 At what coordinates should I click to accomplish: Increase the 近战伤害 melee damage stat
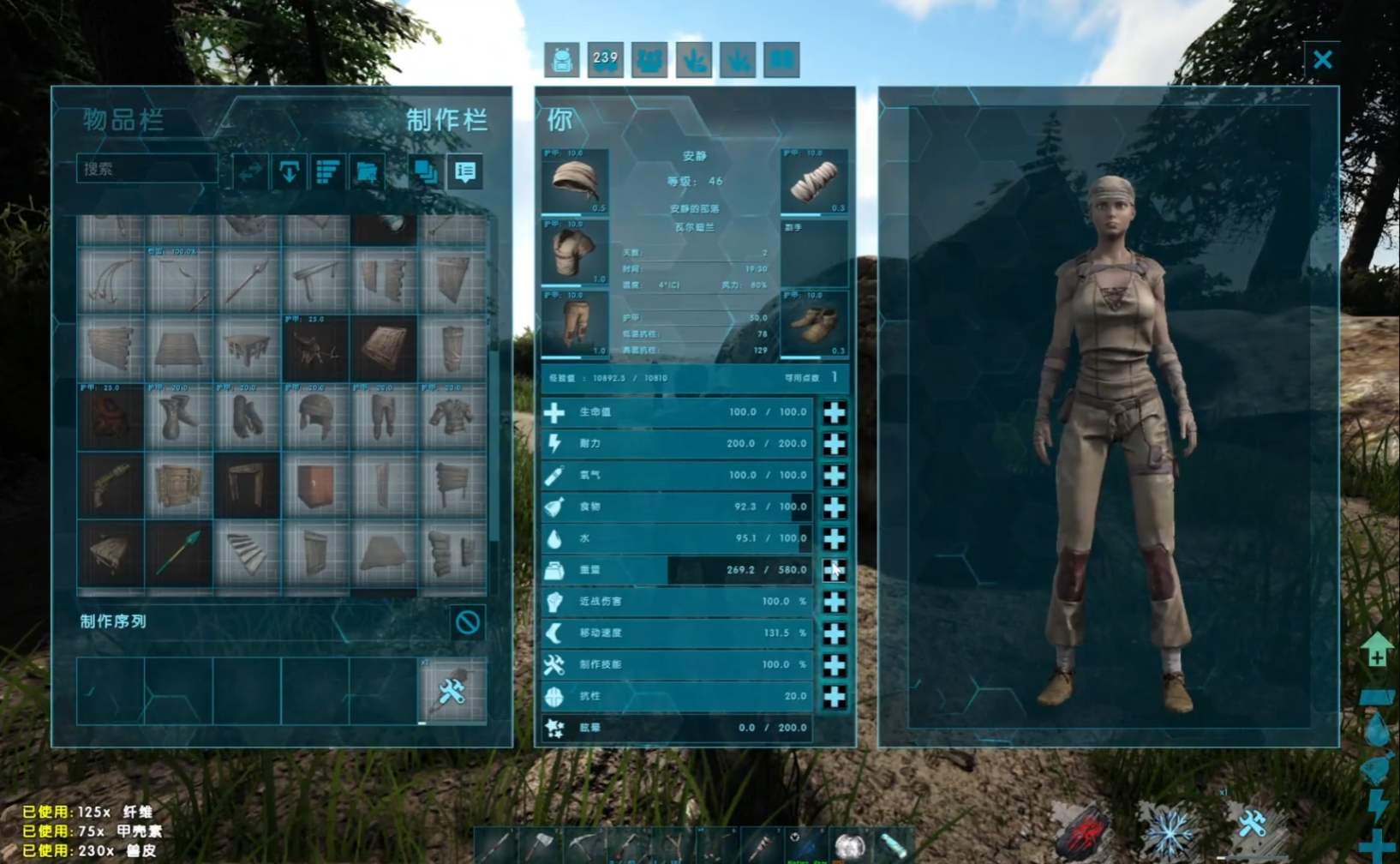[x=834, y=602]
